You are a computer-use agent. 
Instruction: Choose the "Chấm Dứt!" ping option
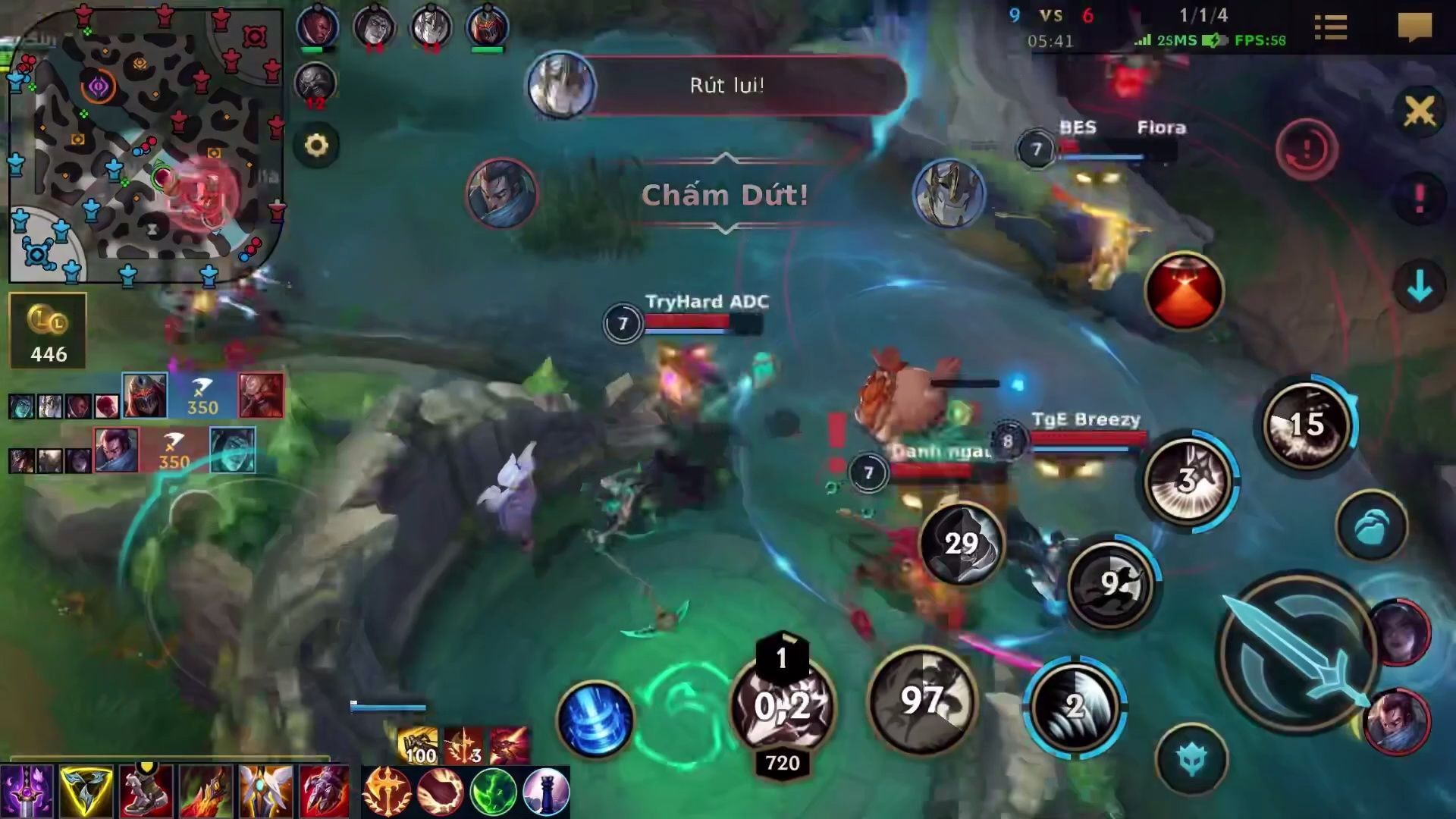pyautogui.click(x=725, y=195)
